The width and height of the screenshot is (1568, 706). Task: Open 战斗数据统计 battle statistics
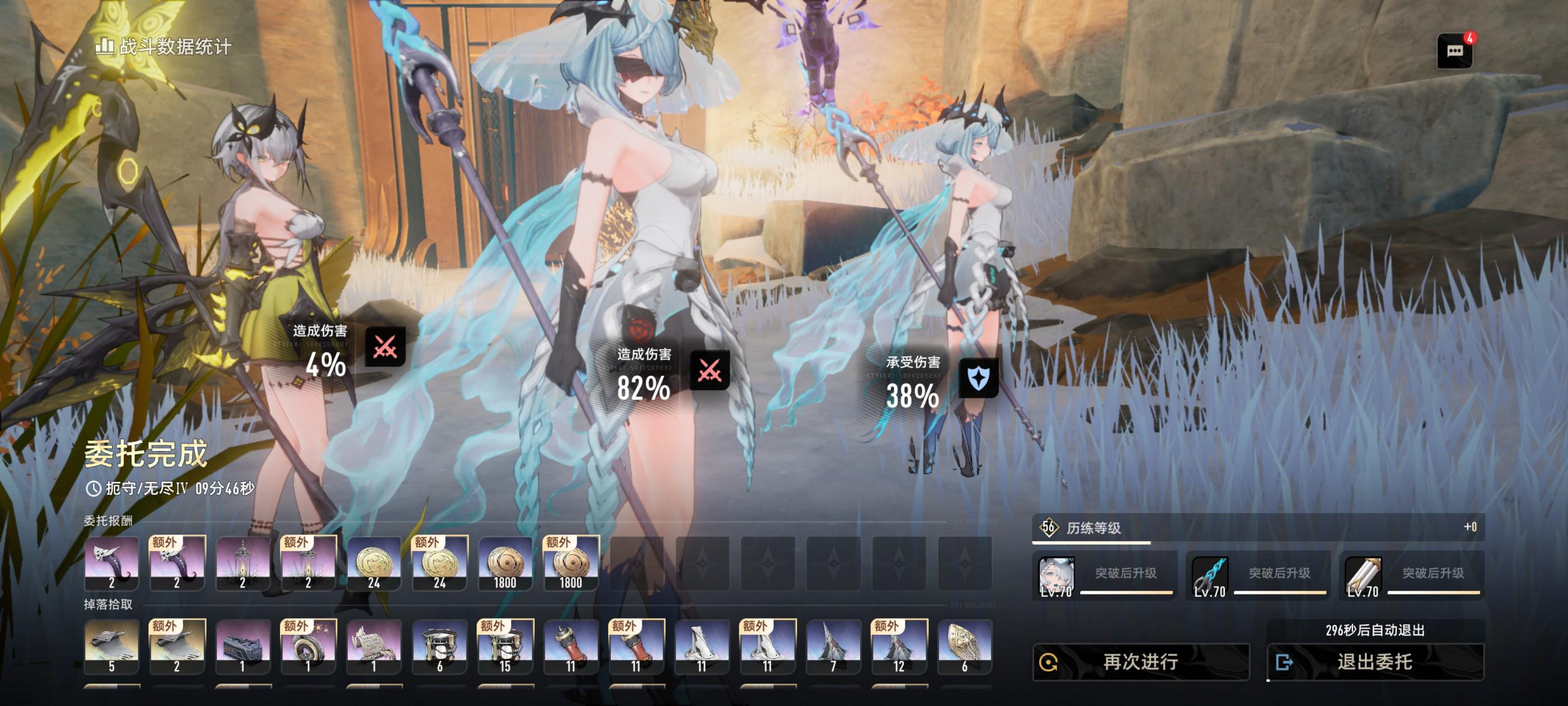pos(164,47)
